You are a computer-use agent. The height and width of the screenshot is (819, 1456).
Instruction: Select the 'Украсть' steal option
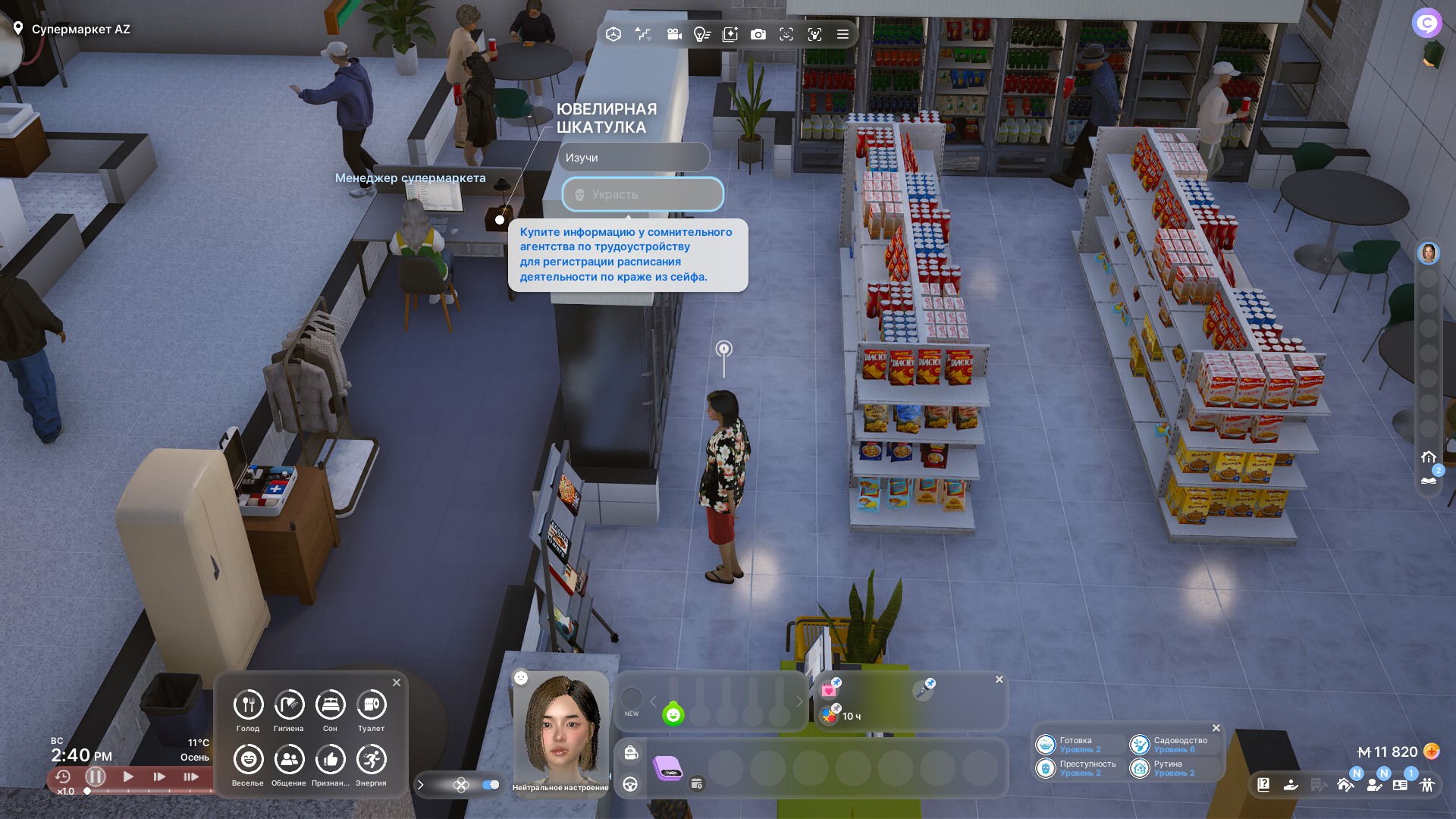tap(642, 195)
